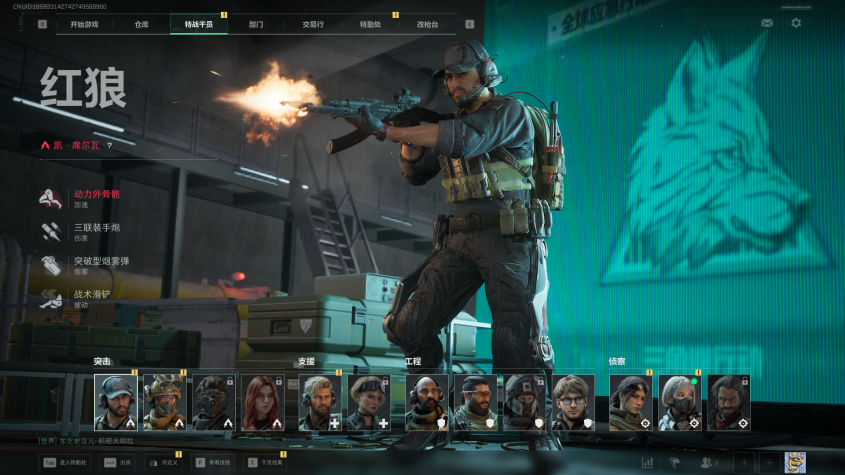Pick the bearded operator wearing glasses
The height and width of the screenshot is (475, 845).
tap(573, 402)
